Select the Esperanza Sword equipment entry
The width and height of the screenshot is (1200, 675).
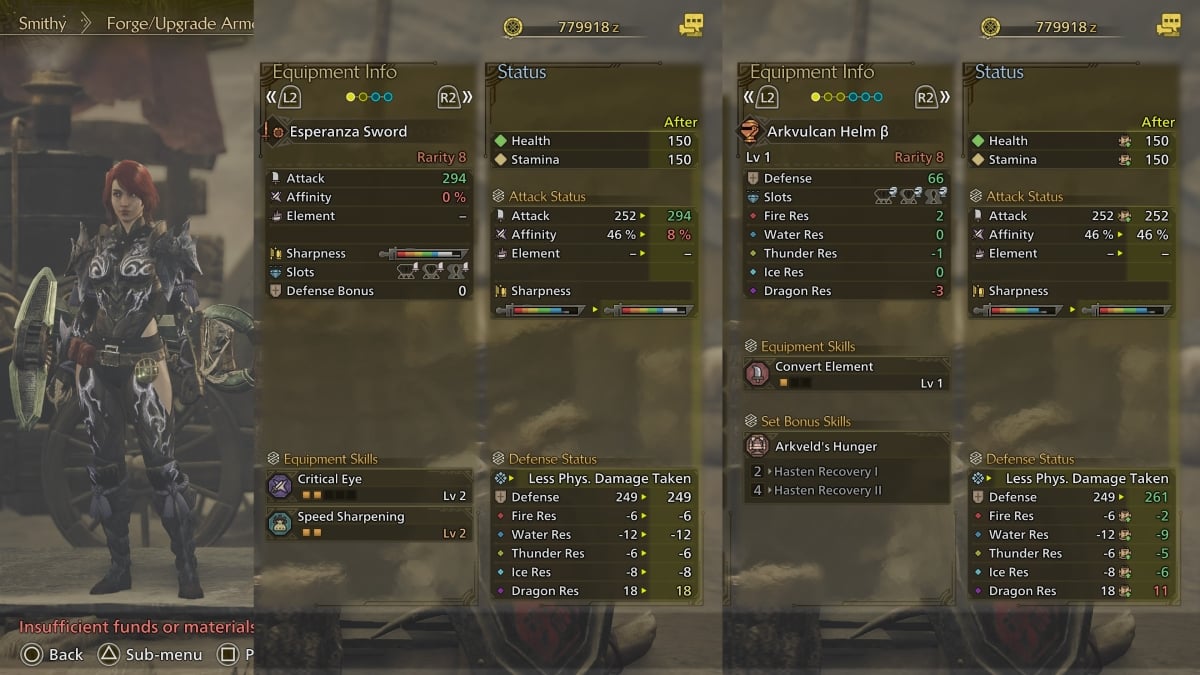(x=348, y=132)
